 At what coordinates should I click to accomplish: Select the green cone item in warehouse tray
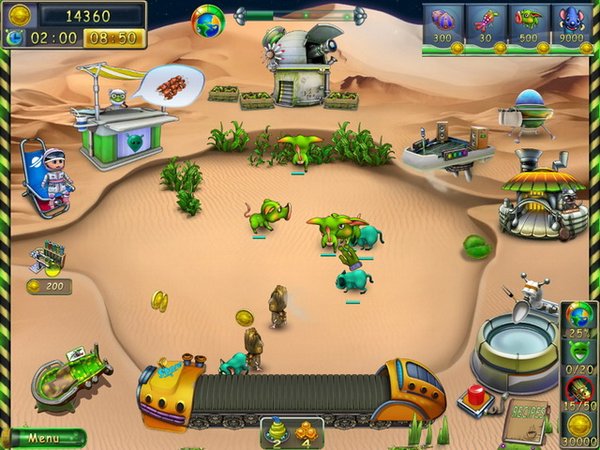click(275, 431)
